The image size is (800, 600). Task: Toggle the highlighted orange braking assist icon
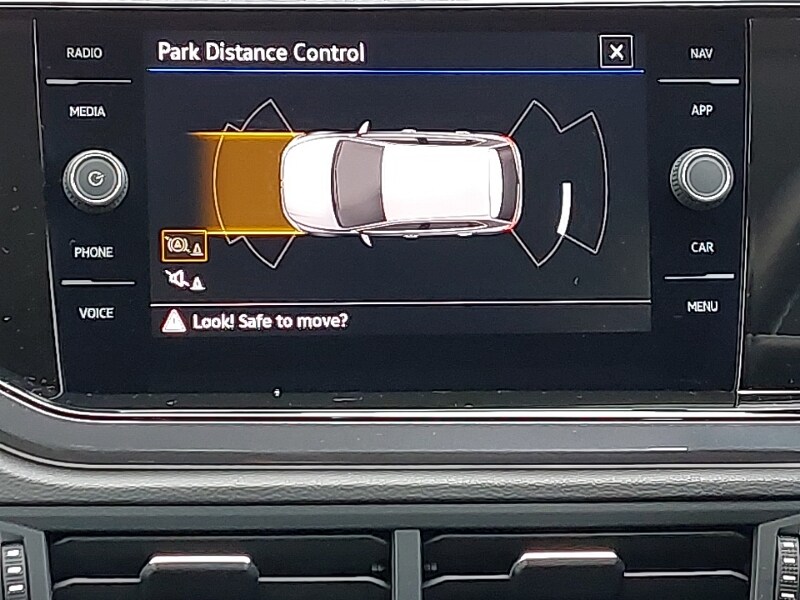(184, 245)
